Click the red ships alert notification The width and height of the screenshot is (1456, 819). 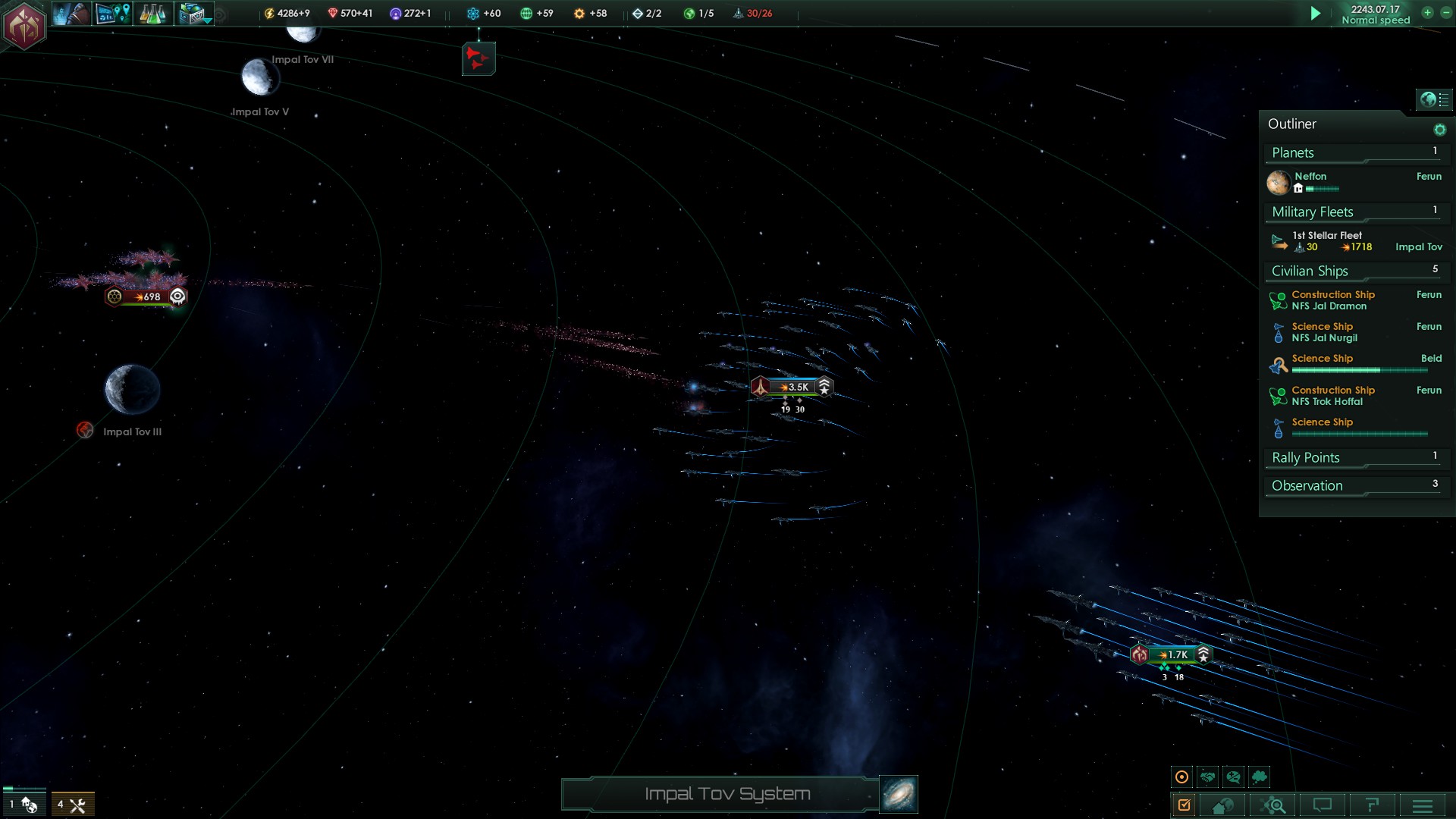[479, 58]
